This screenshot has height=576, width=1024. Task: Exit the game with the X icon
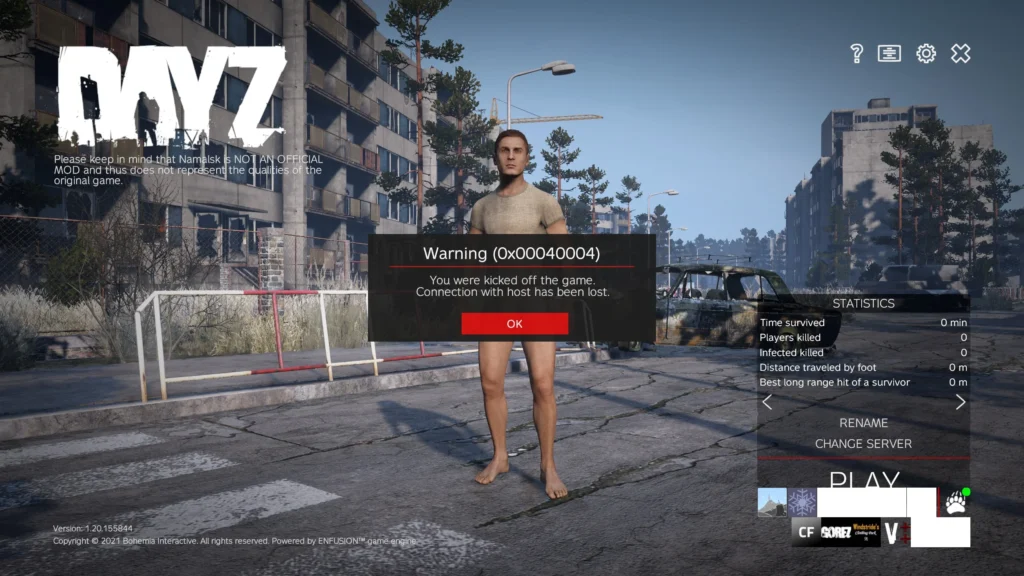coord(960,53)
